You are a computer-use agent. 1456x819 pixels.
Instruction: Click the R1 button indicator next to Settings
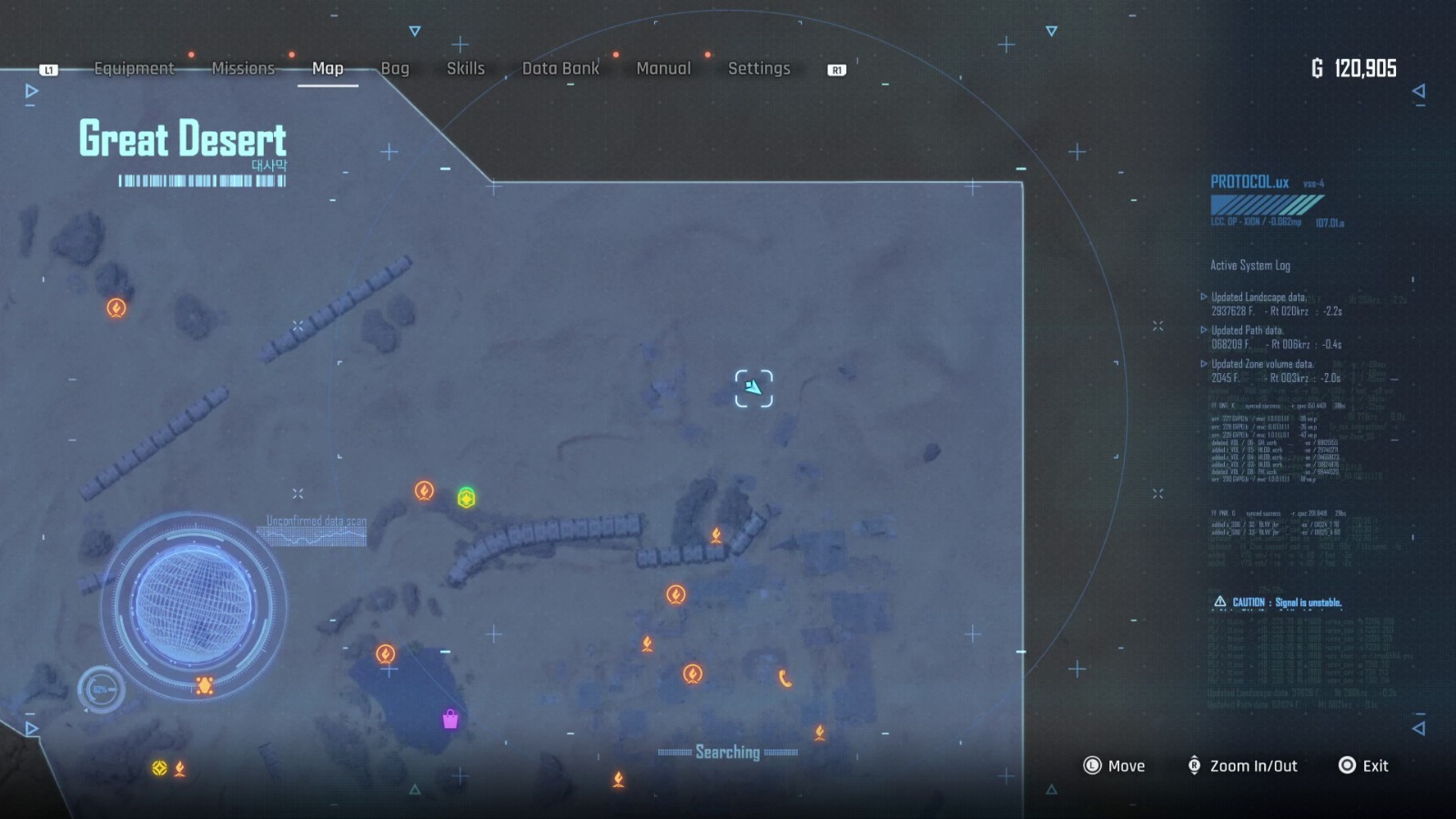click(x=836, y=68)
